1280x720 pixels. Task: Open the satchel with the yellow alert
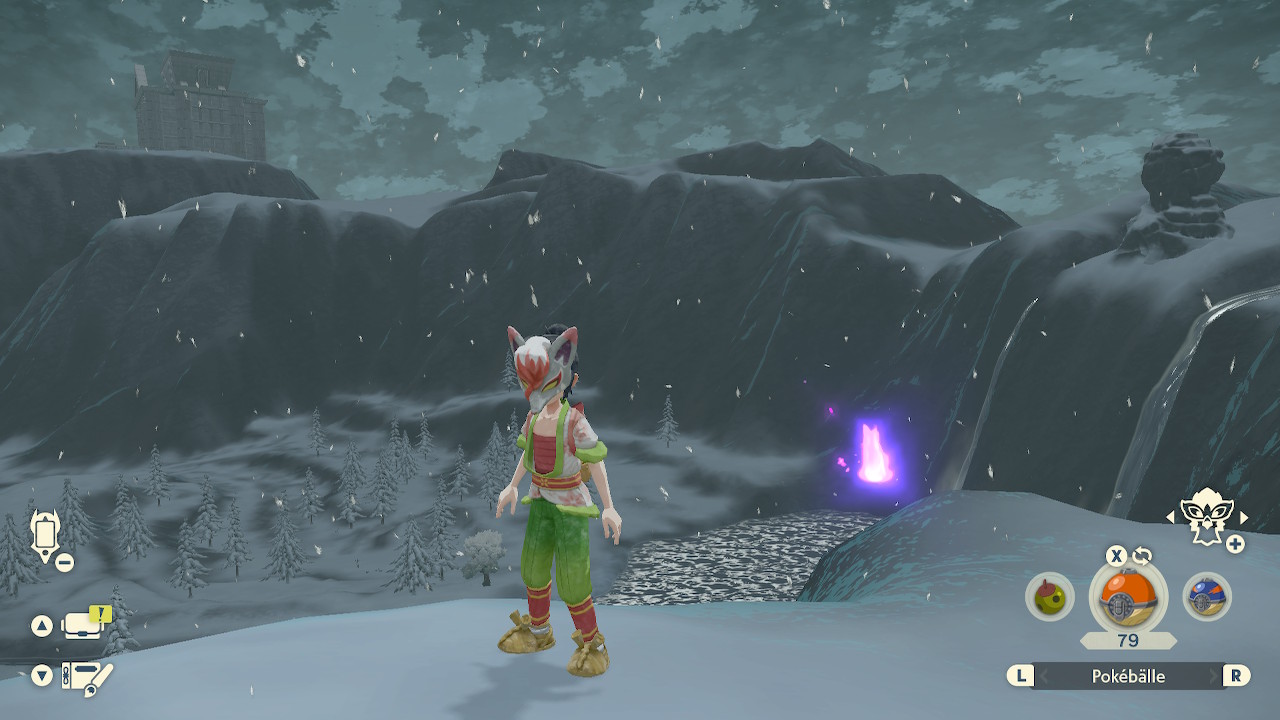pos(84,625)
